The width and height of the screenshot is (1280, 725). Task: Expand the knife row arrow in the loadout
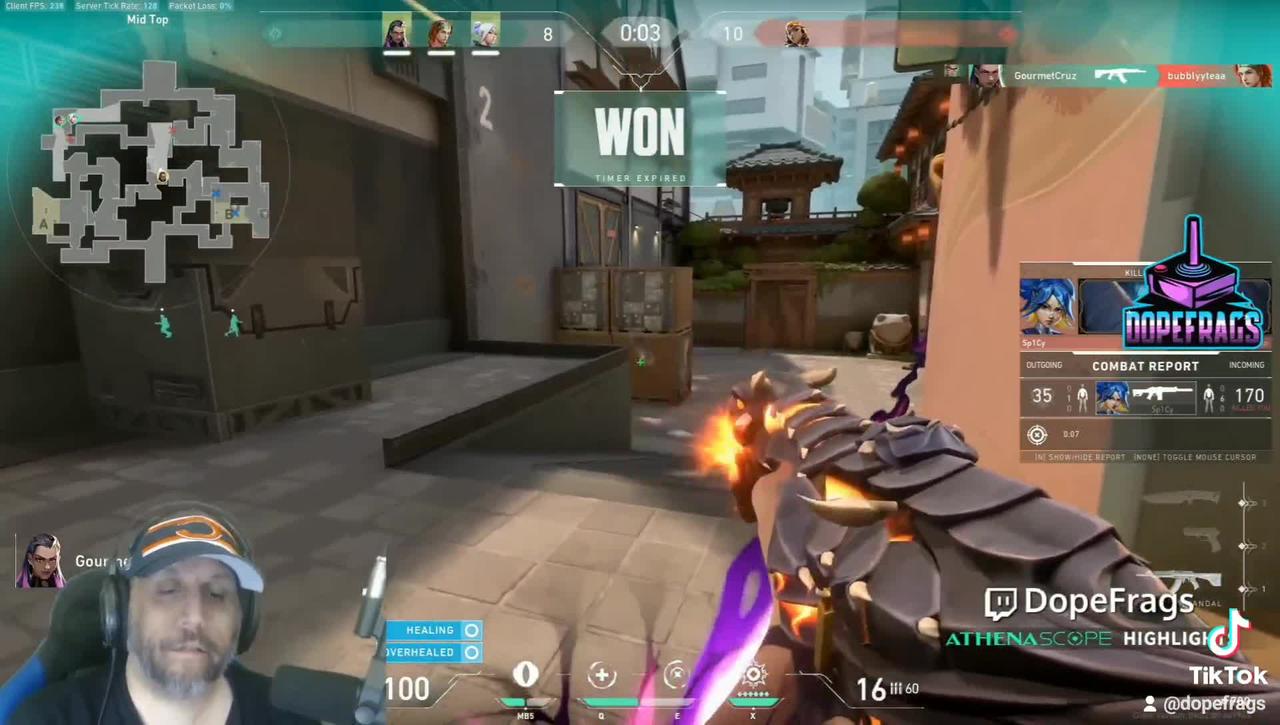click(x=1245, y=503)
